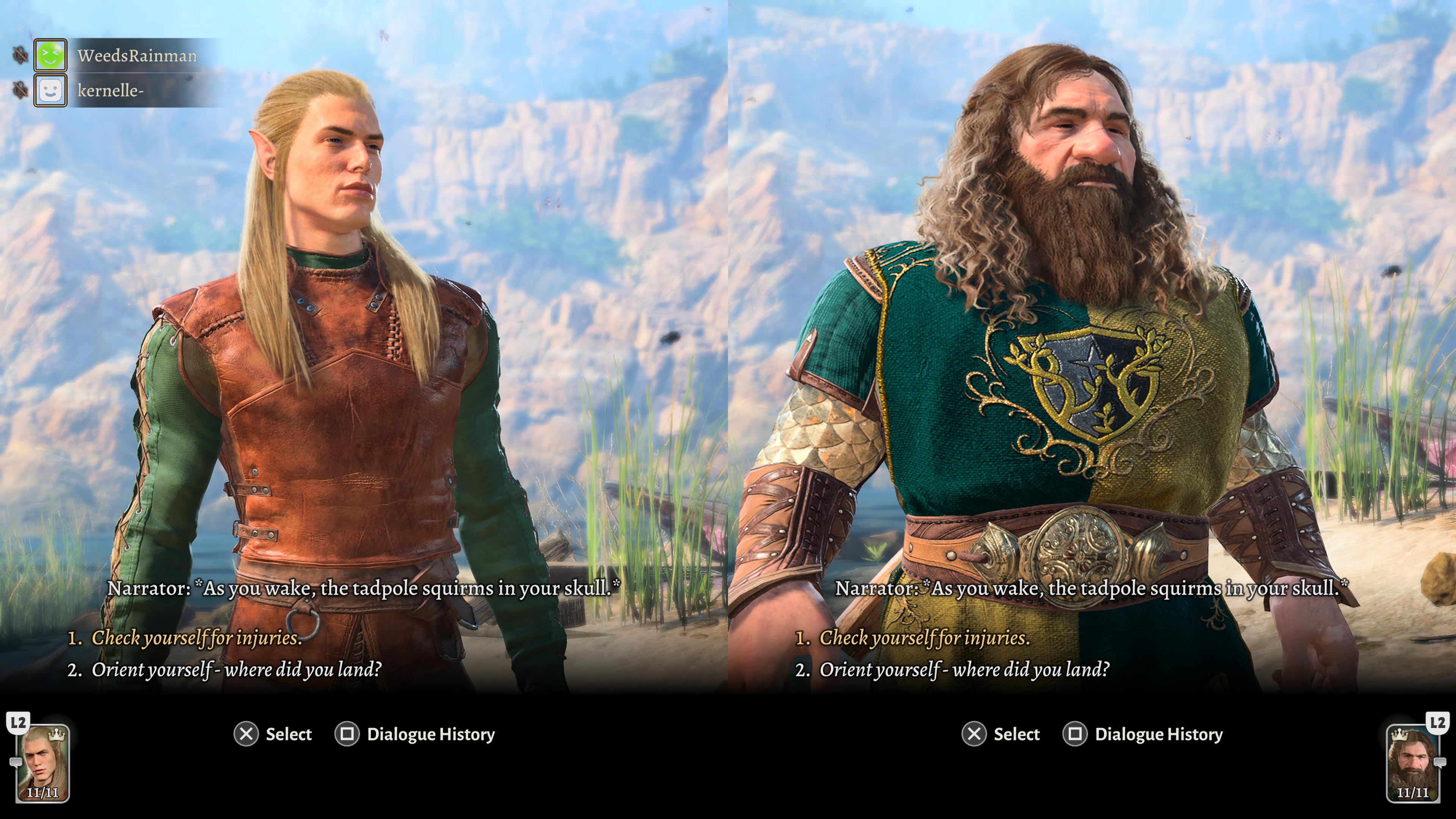Open Dialogue History on the dwarf's screen
The width and height of the screenshot is (1456, 819).
point(1159,734)
